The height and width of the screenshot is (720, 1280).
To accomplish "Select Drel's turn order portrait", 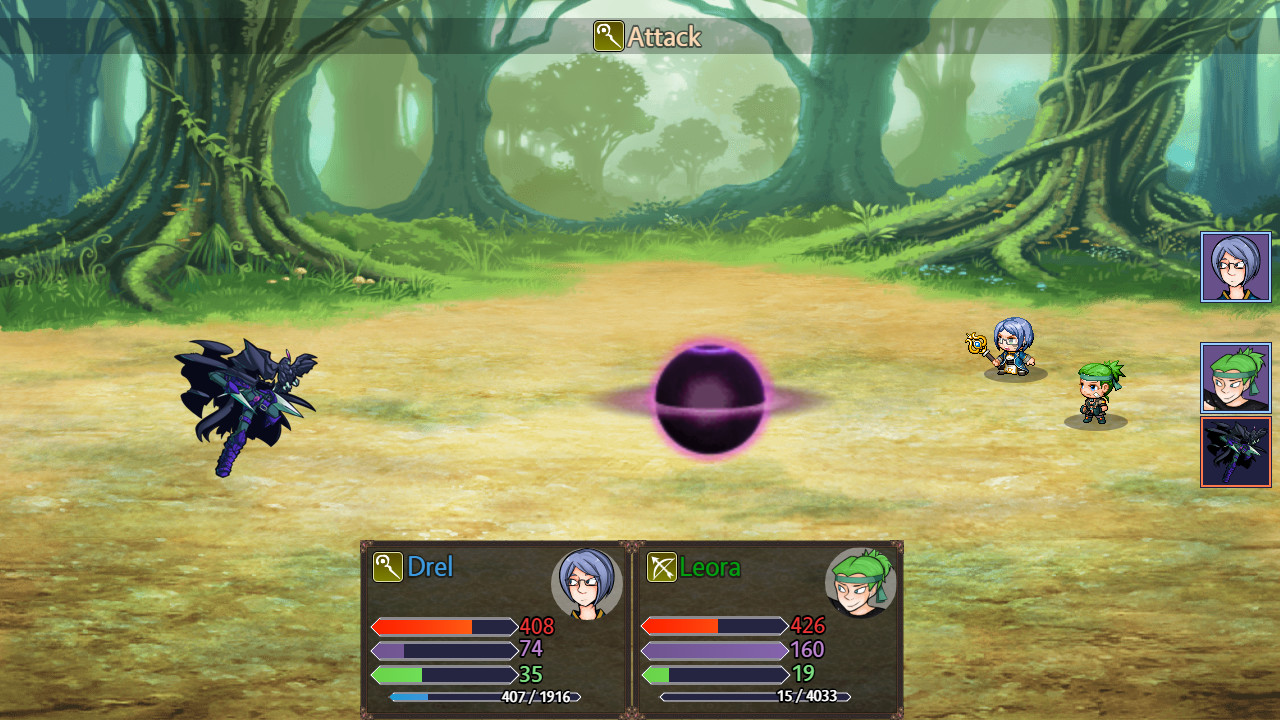I will [1235, 267].
